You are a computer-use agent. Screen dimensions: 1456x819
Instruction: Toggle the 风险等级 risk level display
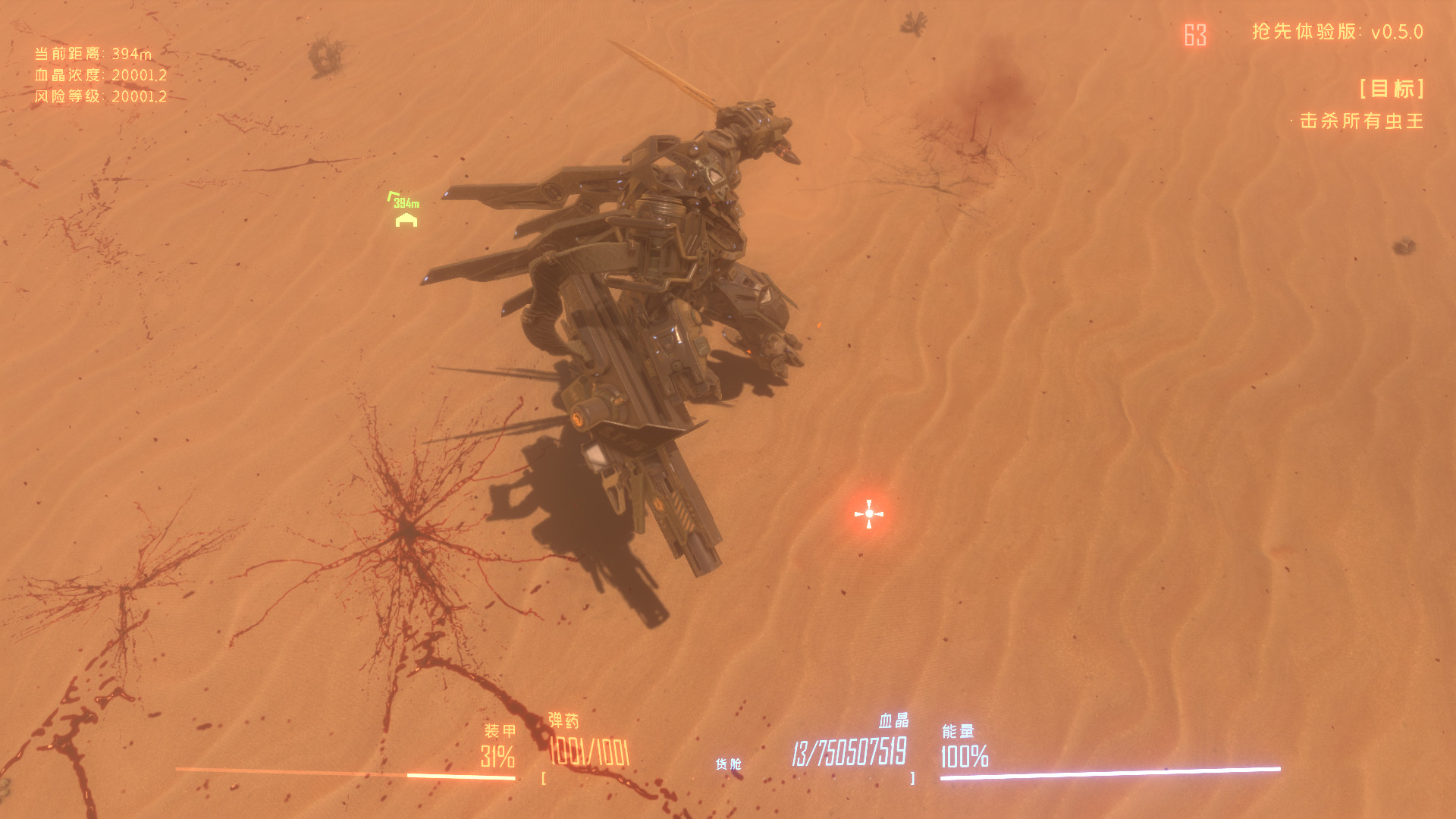[99, 97]
